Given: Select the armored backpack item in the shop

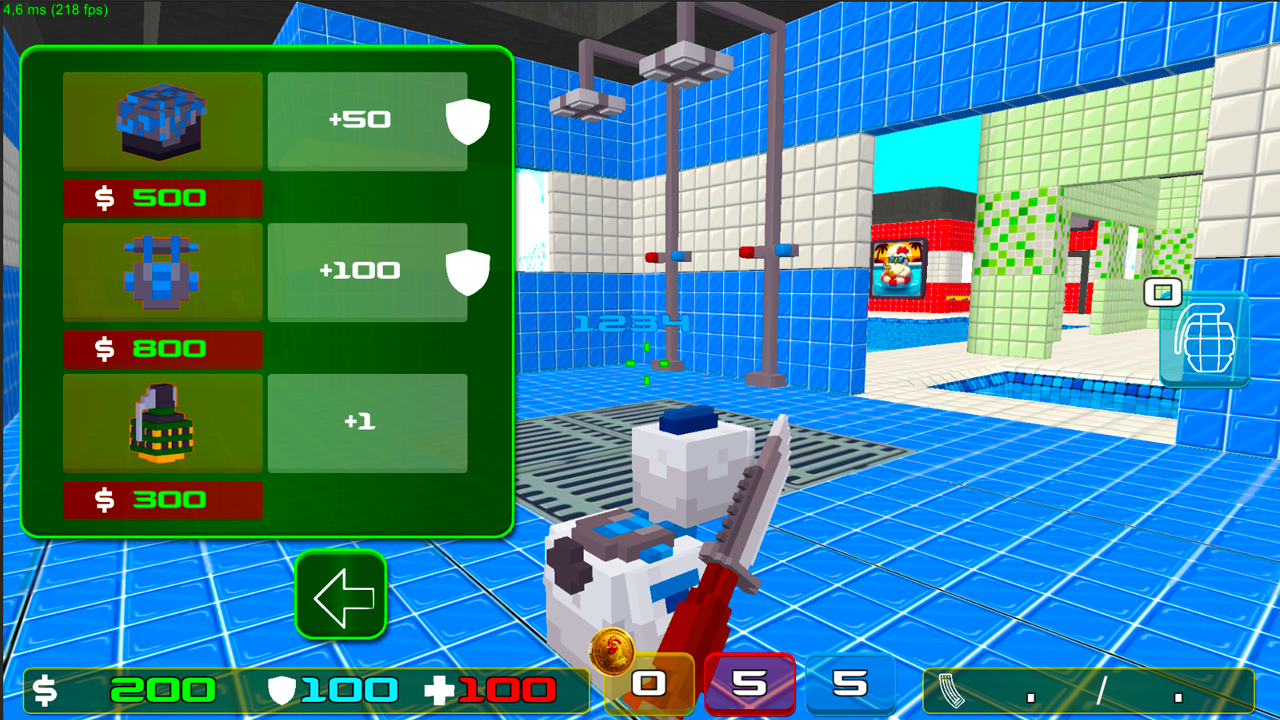Looking at the screenshot, I should coord(162,270).
